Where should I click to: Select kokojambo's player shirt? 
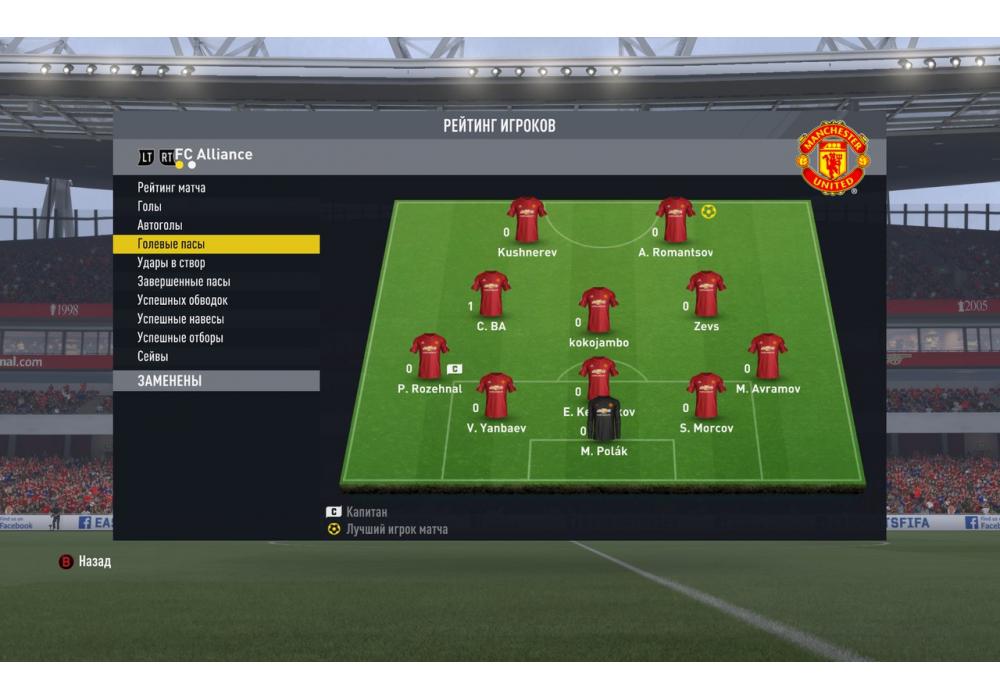pyautogui.click(x=598, y=310)
